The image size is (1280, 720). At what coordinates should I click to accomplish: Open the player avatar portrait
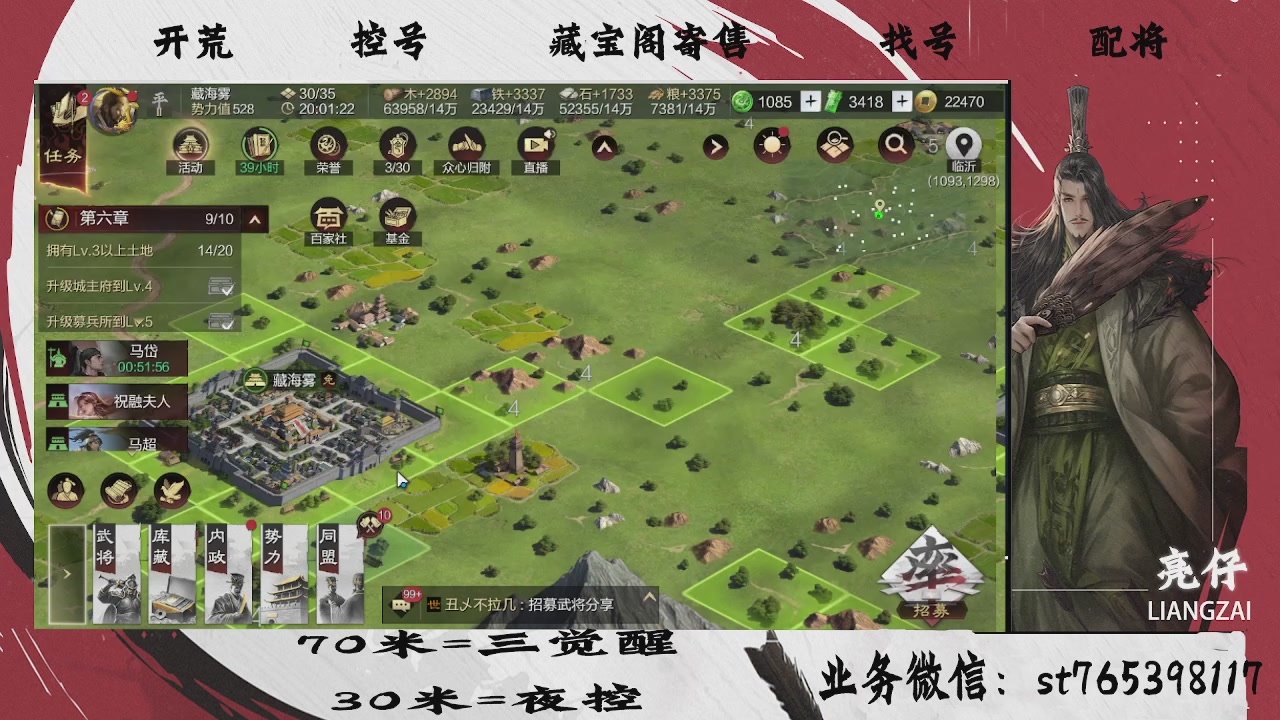coord(113,110)
